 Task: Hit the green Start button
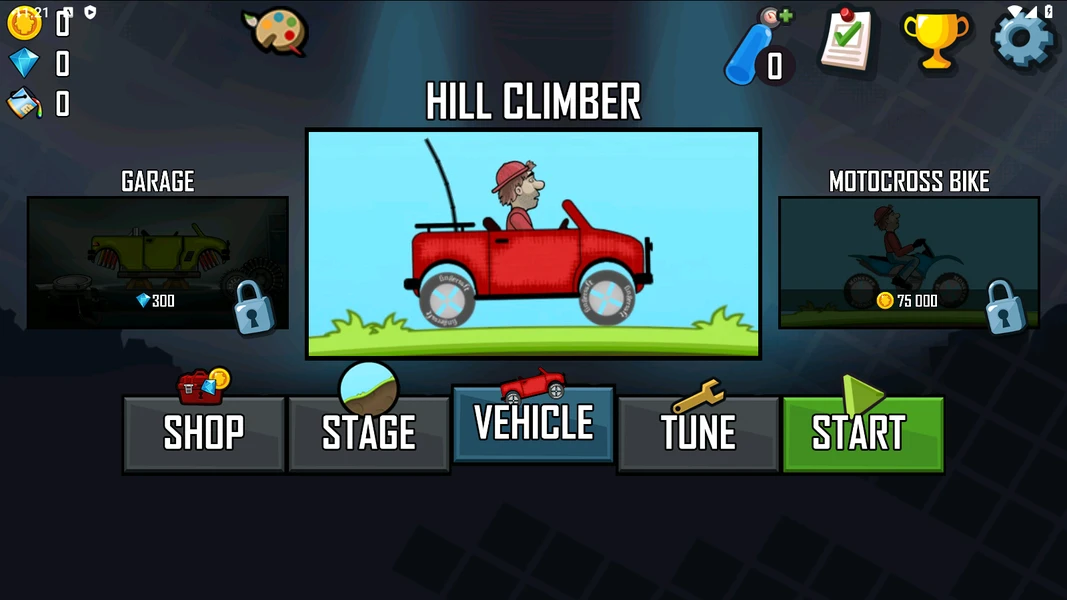pyautogui.click(x=862, y=433)
